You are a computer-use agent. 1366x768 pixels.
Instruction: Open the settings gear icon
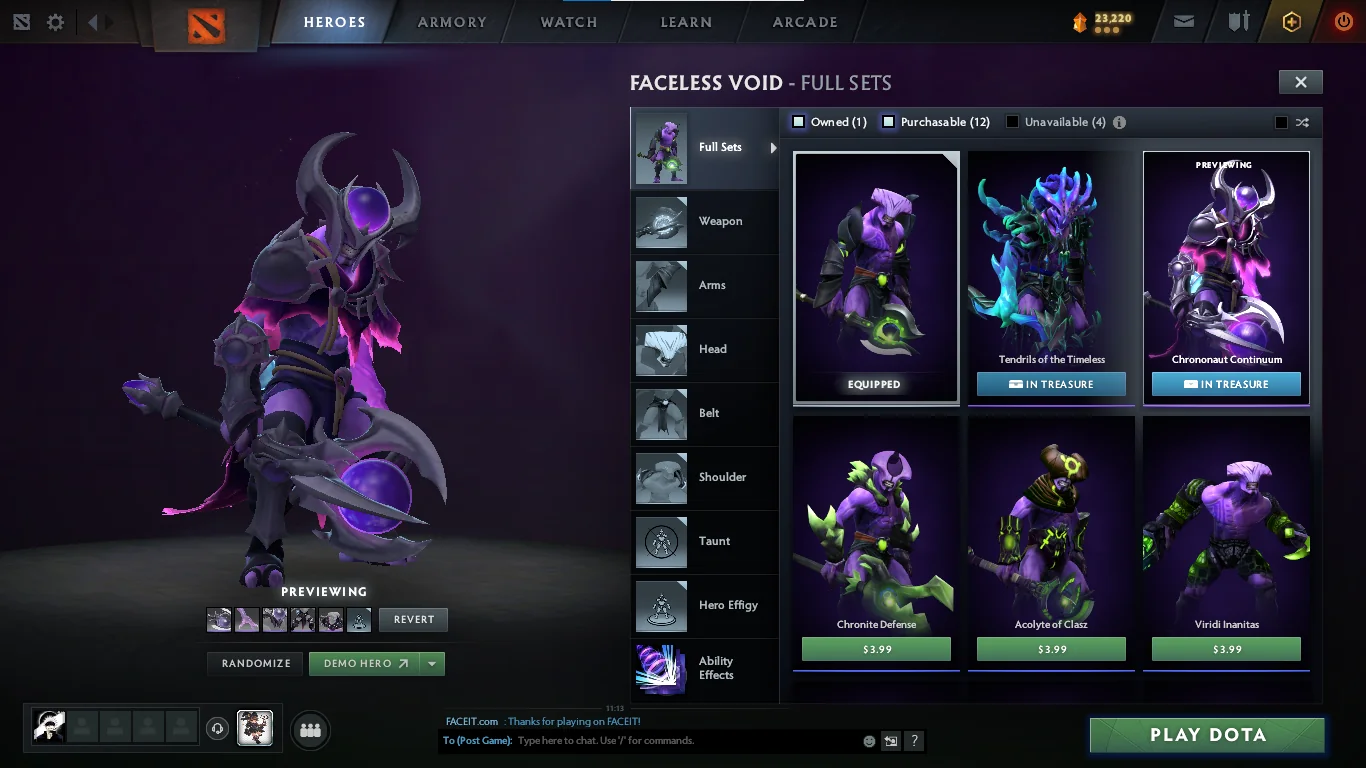point(55,22)
